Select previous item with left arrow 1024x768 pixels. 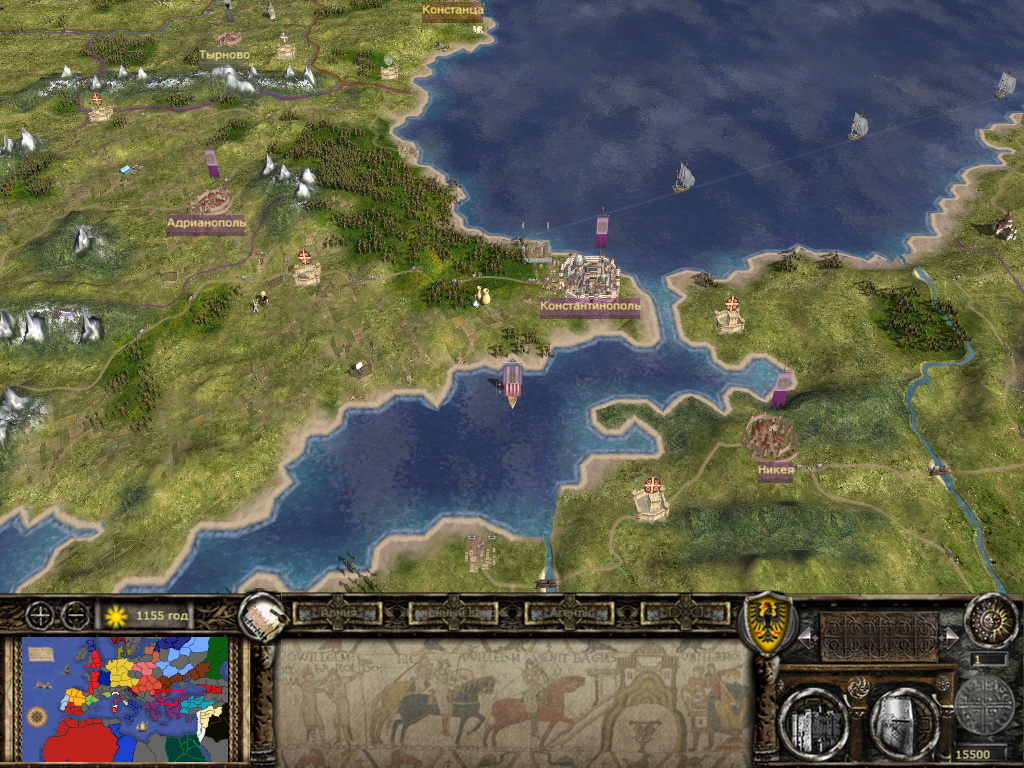[x=807, y=635]
